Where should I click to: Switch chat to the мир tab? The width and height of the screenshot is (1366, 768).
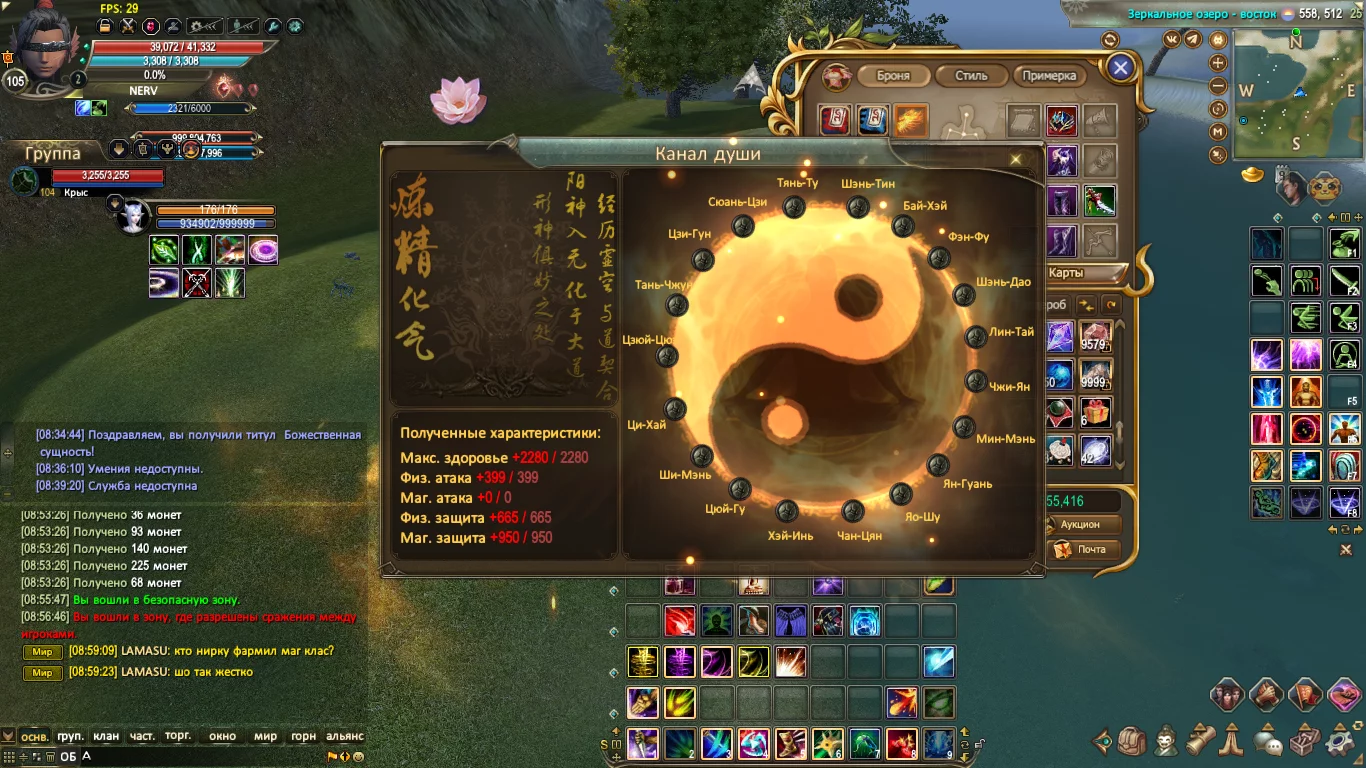point(265,736)
